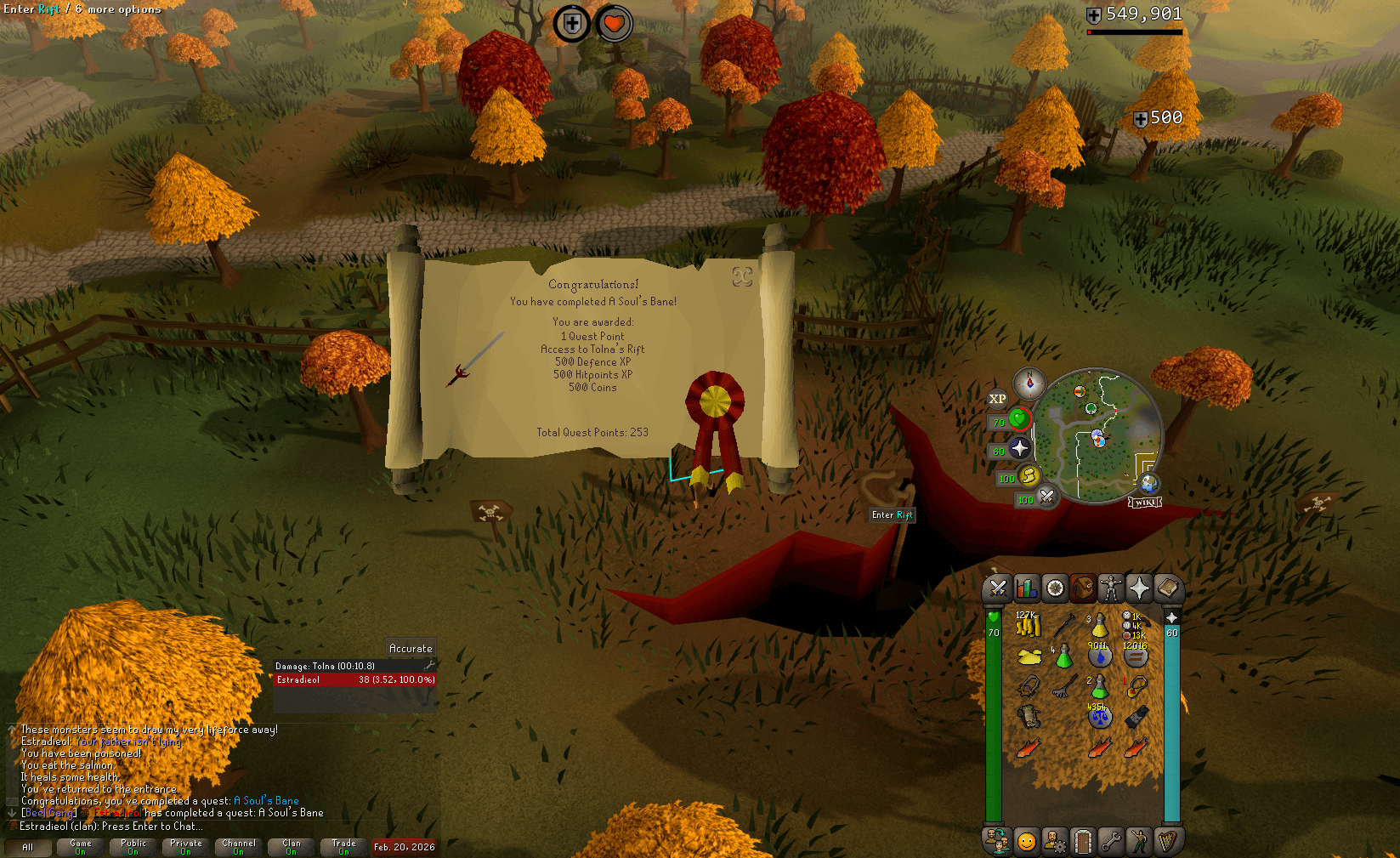
Task: Open the Inventory tab
Action: [1082, 588]
